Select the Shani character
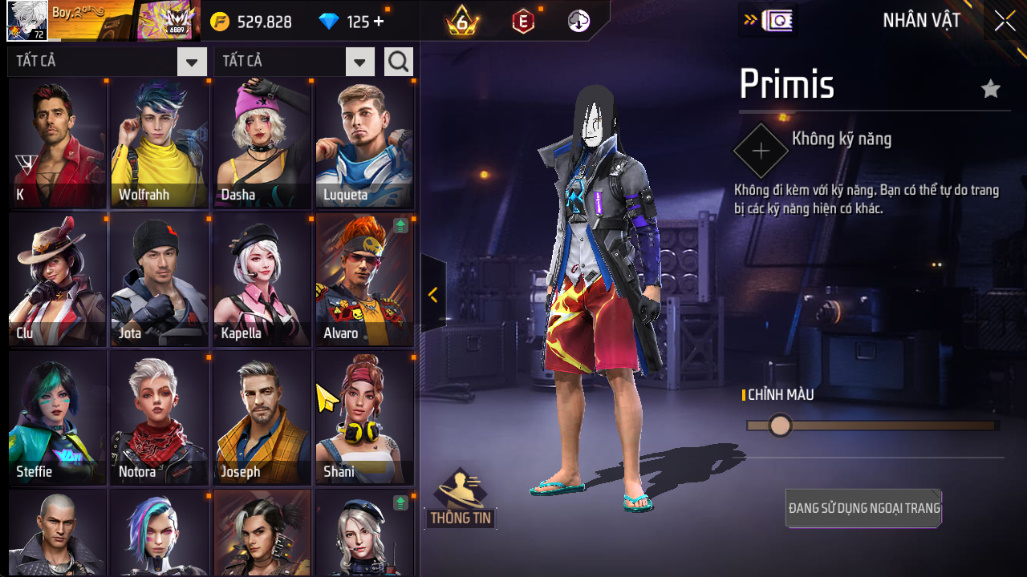This screenshot has width=1027, height=577. [x=365, y=418]
